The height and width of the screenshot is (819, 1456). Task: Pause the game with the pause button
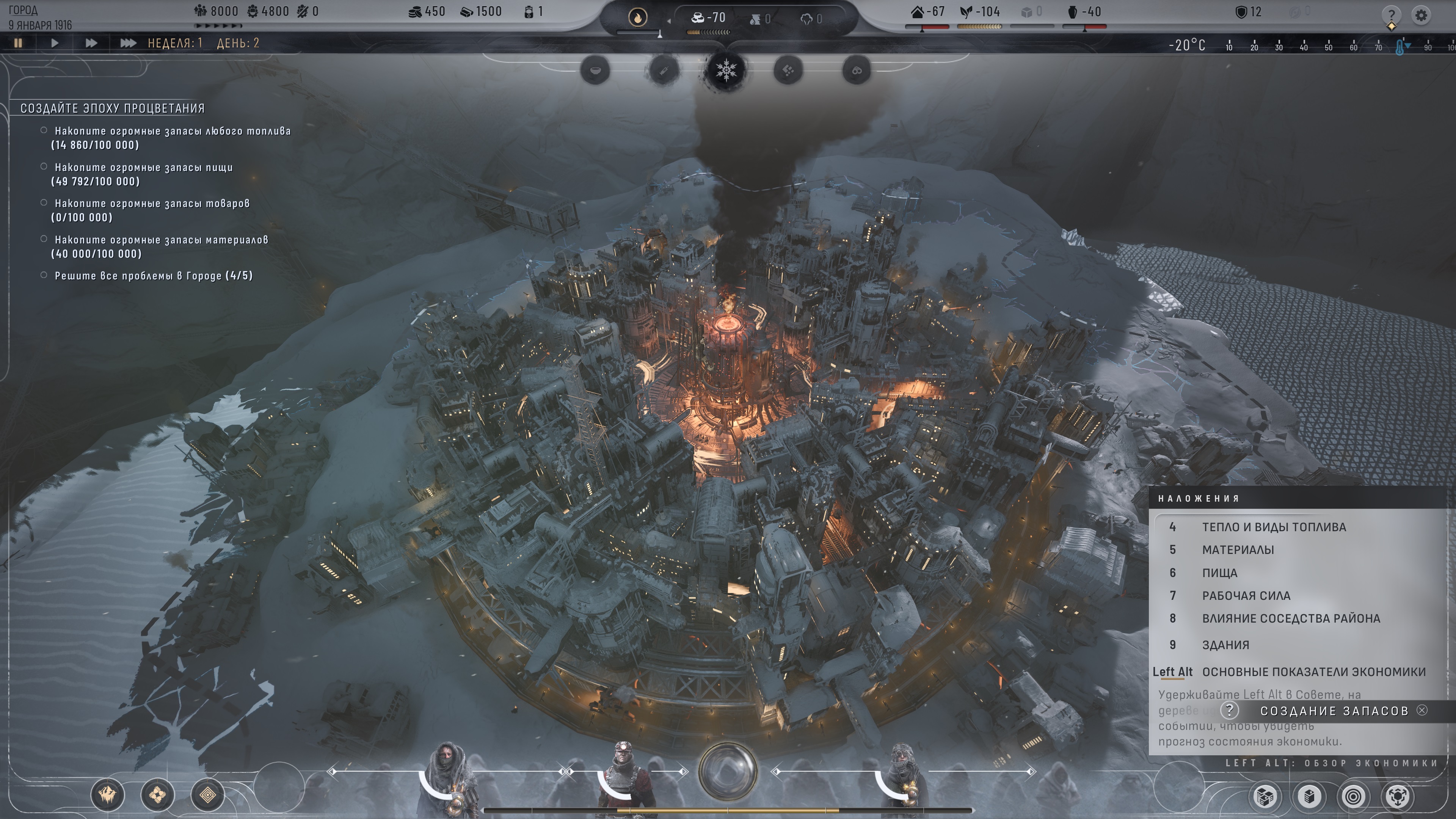[18, 43]
